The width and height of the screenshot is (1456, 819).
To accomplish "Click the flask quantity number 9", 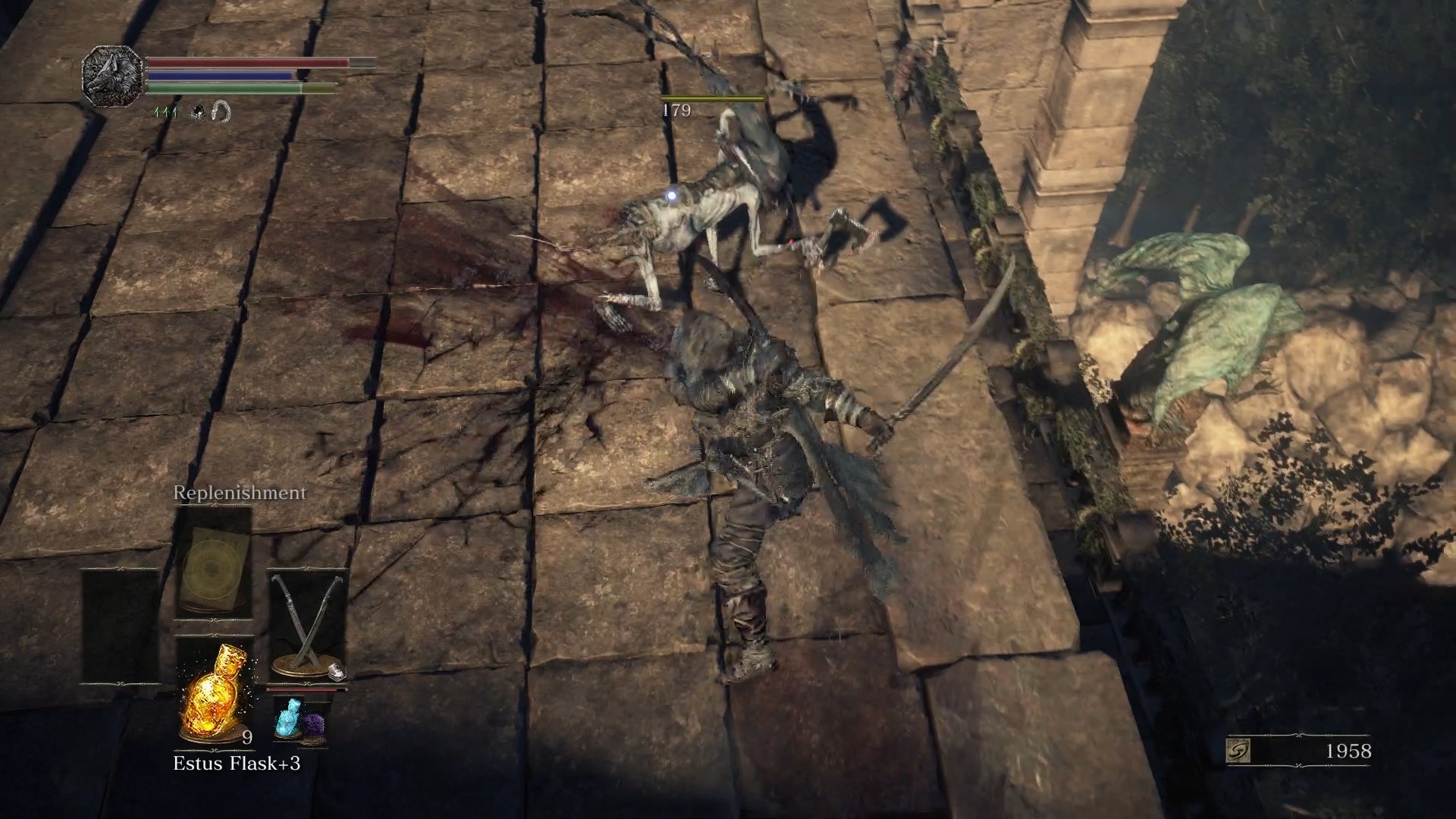I will pyautogui.click(x=246, y=737).
